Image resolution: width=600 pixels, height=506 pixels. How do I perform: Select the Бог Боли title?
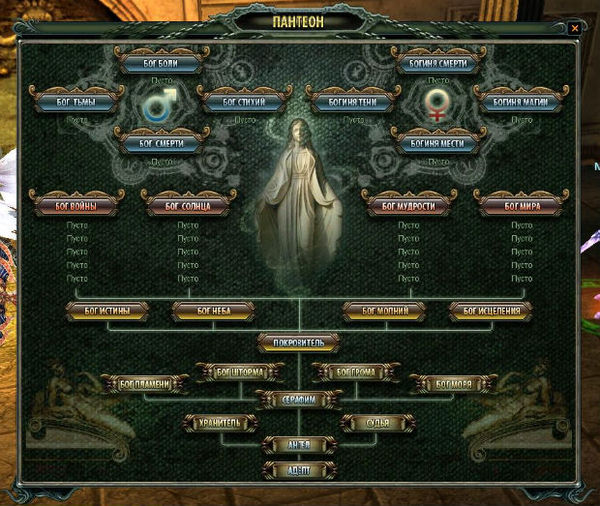(x=160, y=63)
